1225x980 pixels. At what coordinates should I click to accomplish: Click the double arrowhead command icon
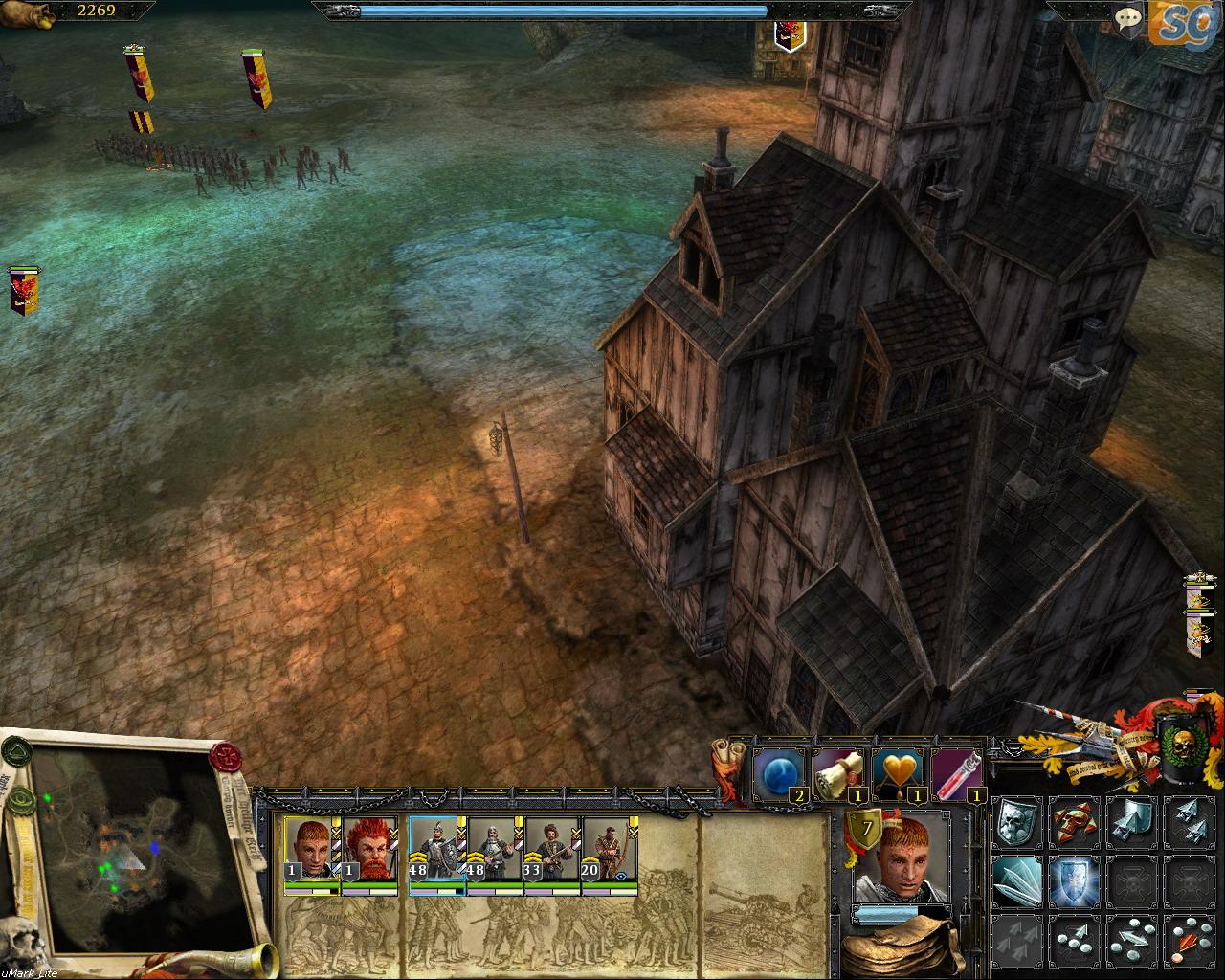(x=1190, y=822)
